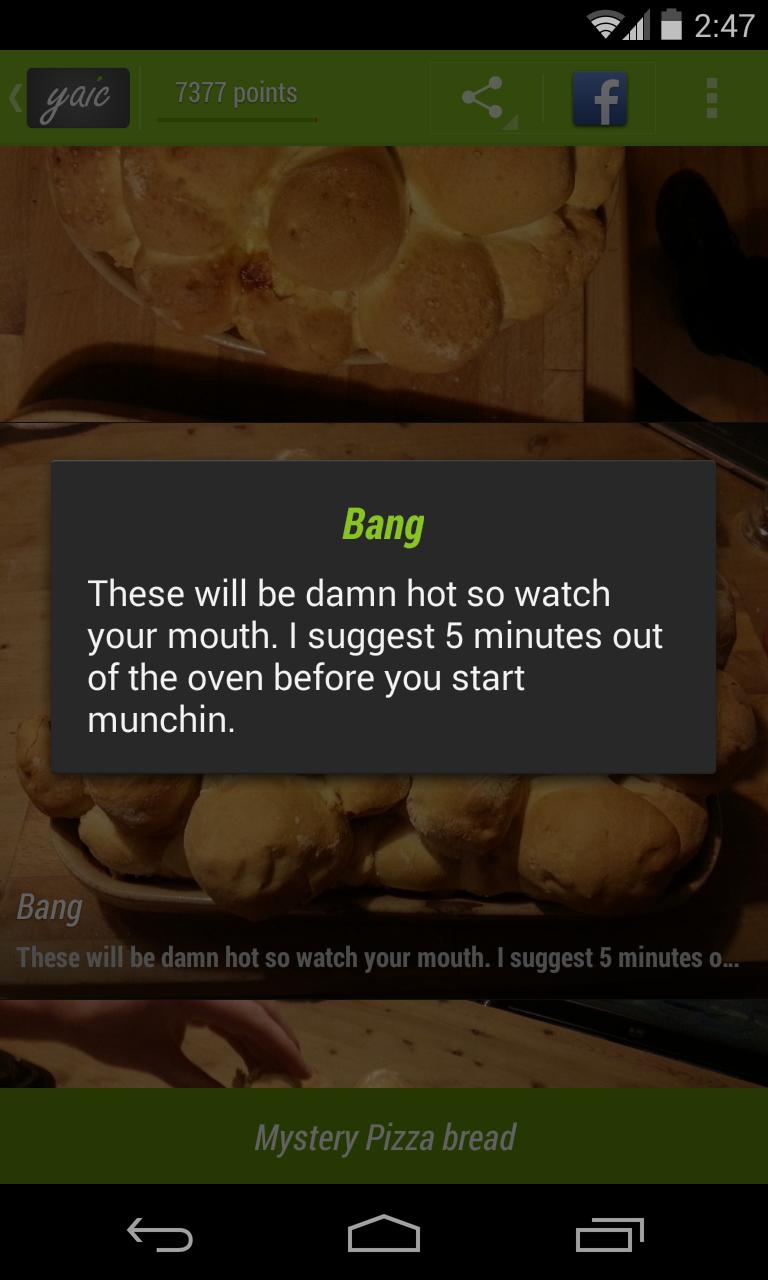The image size is (768, 1280).
Task: Tap the yaic logo back button
Action: 76,98
